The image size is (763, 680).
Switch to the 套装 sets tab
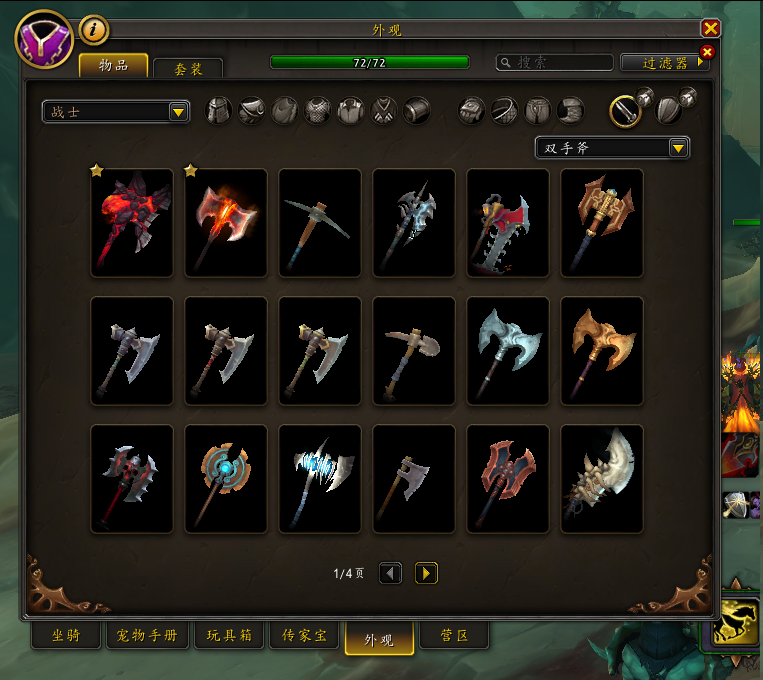(188, 68)
